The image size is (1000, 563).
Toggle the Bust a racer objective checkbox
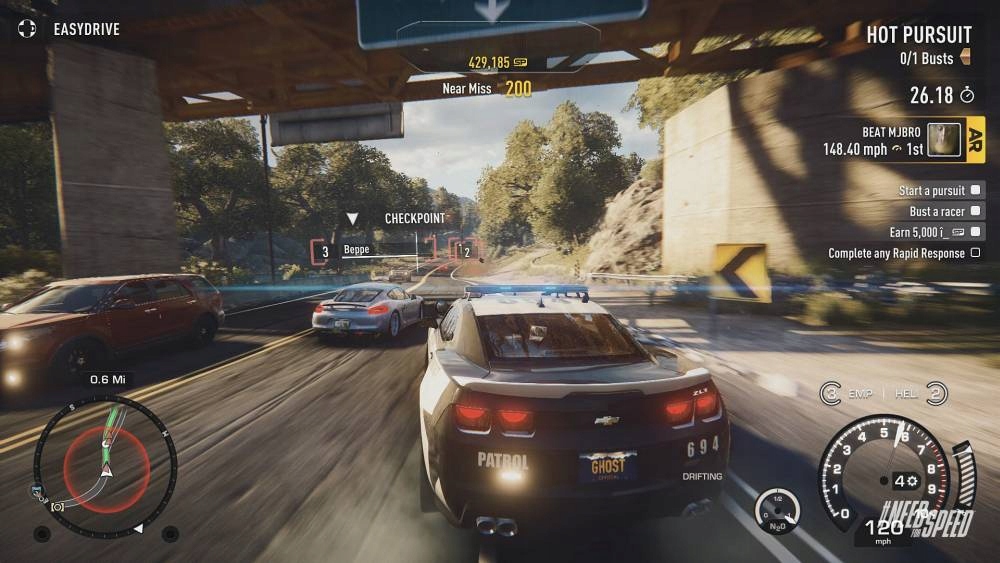976,211
